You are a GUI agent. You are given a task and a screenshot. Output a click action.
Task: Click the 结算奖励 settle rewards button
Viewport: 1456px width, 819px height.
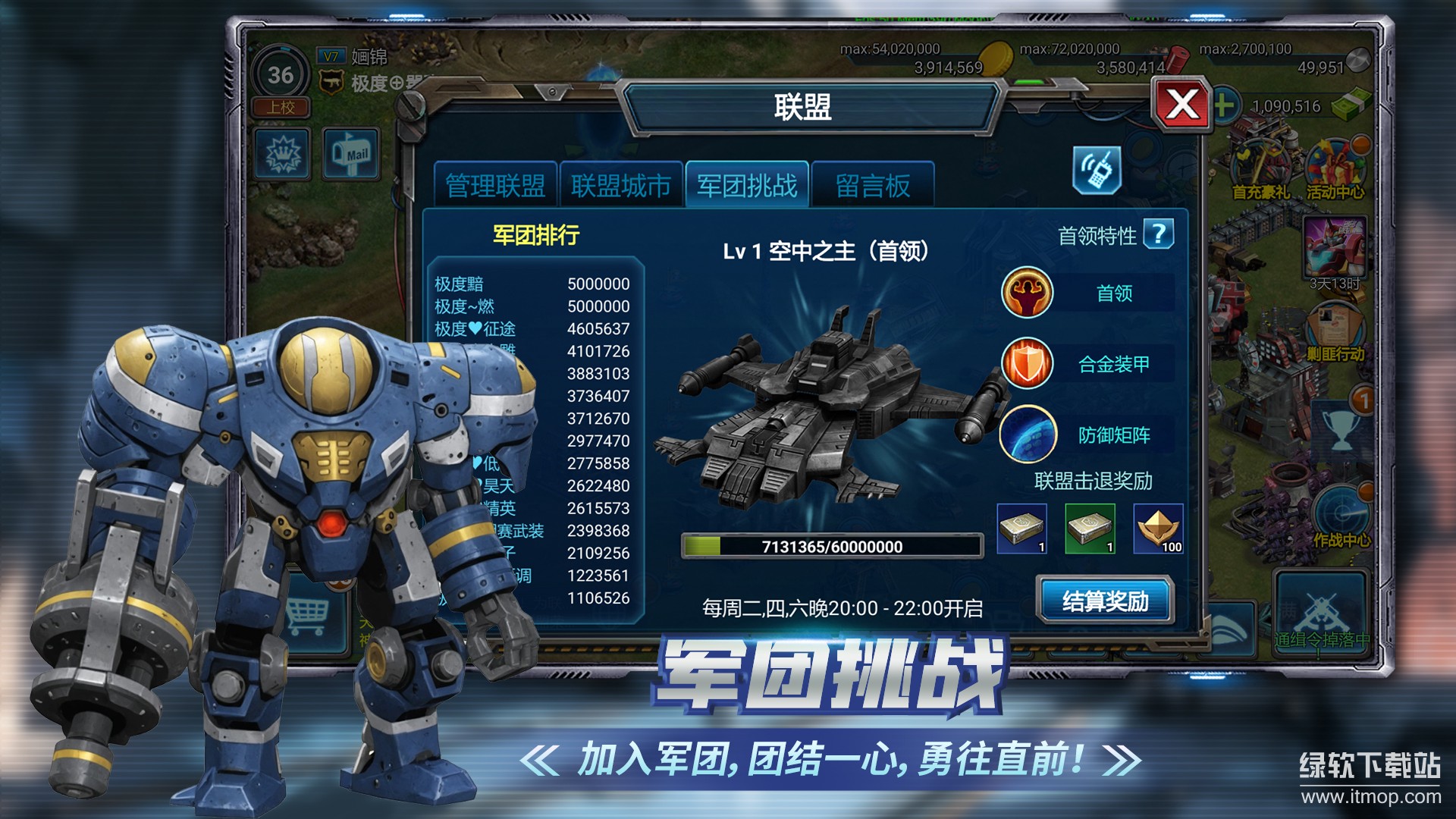(1105, 601)
